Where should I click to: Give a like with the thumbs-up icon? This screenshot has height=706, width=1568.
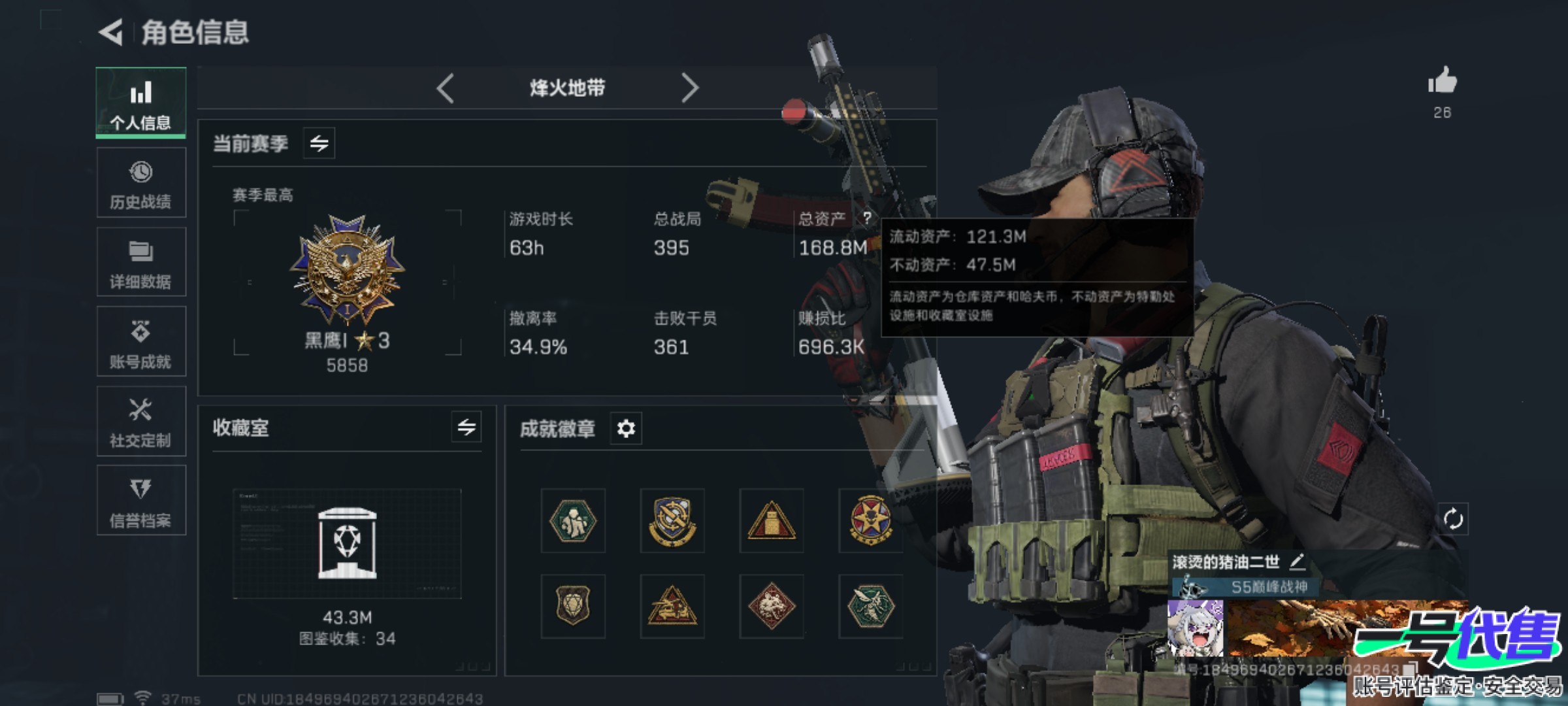(x=1444, y=85)
